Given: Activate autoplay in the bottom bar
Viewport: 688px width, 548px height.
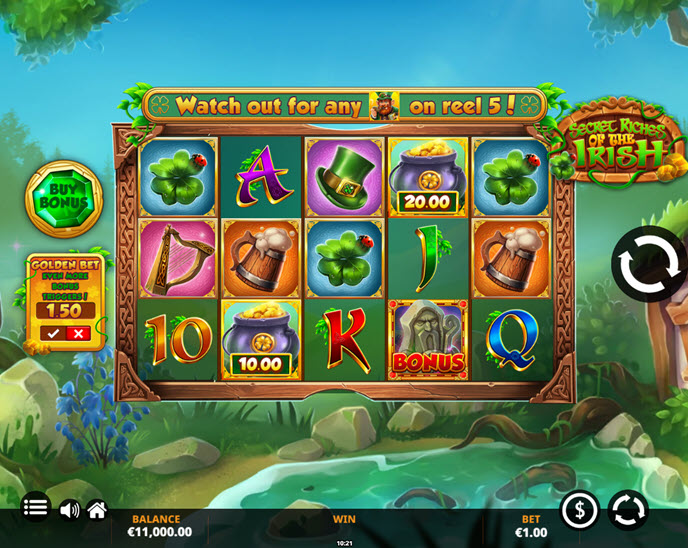Looking at the screenshot, I should pos(628,510).
